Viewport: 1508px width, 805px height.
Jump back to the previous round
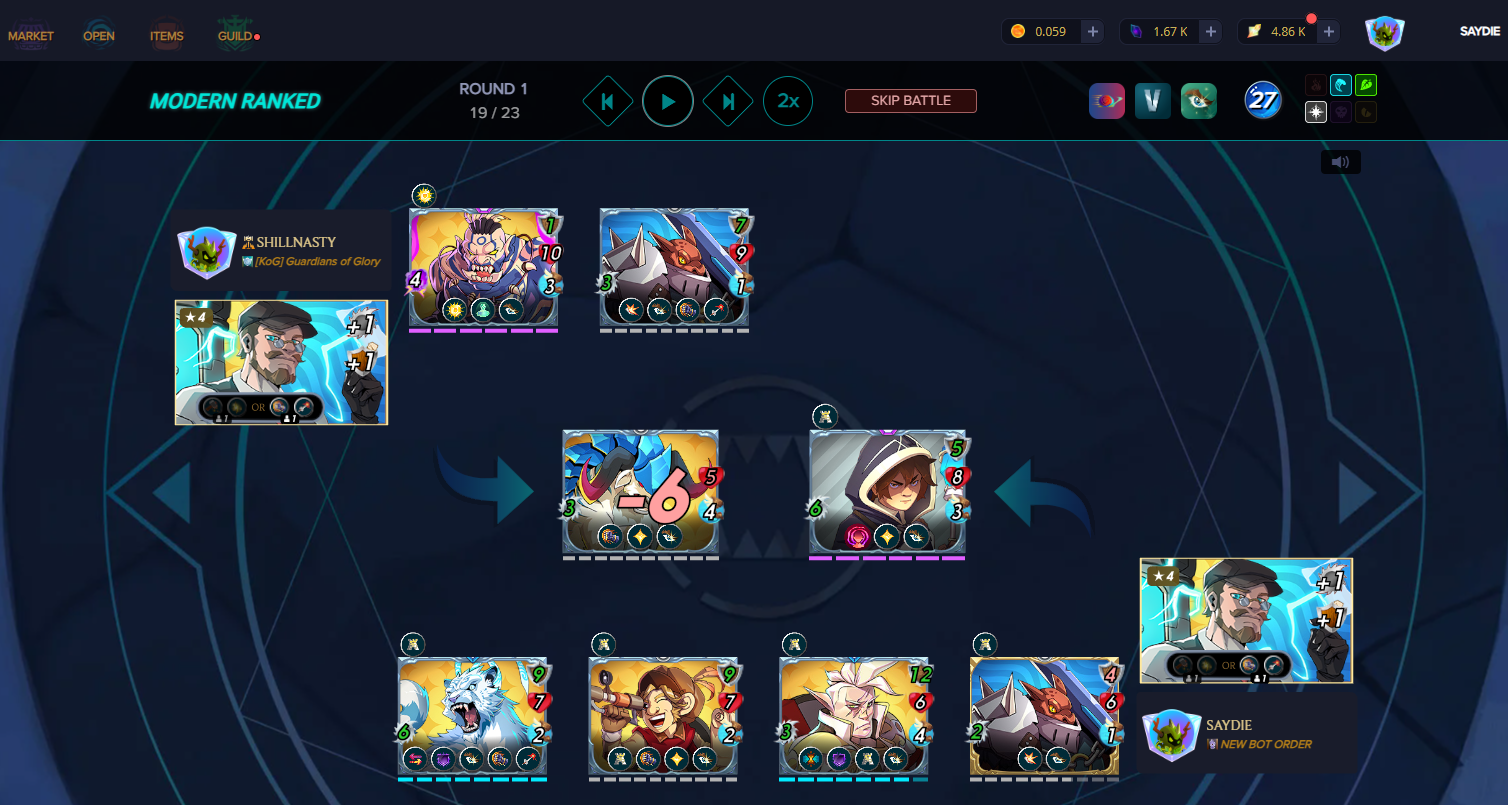point(607,101)
